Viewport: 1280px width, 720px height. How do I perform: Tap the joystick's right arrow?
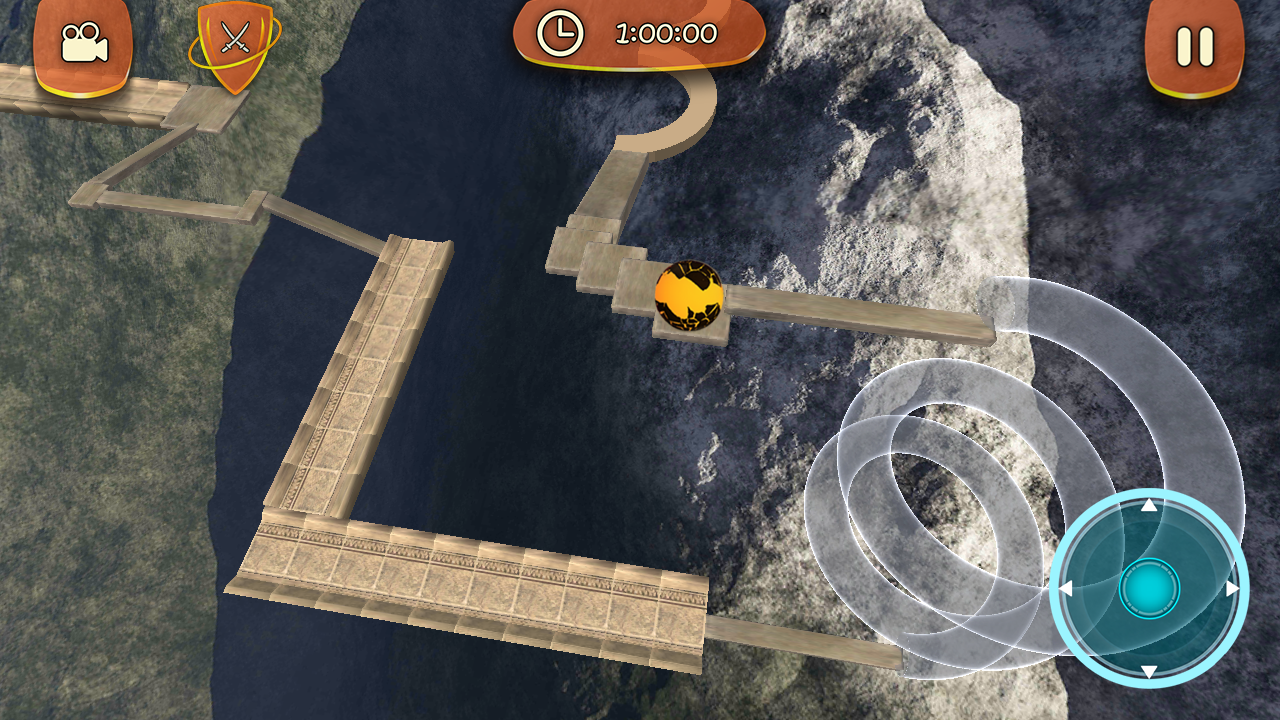[x=1232, y=589]
